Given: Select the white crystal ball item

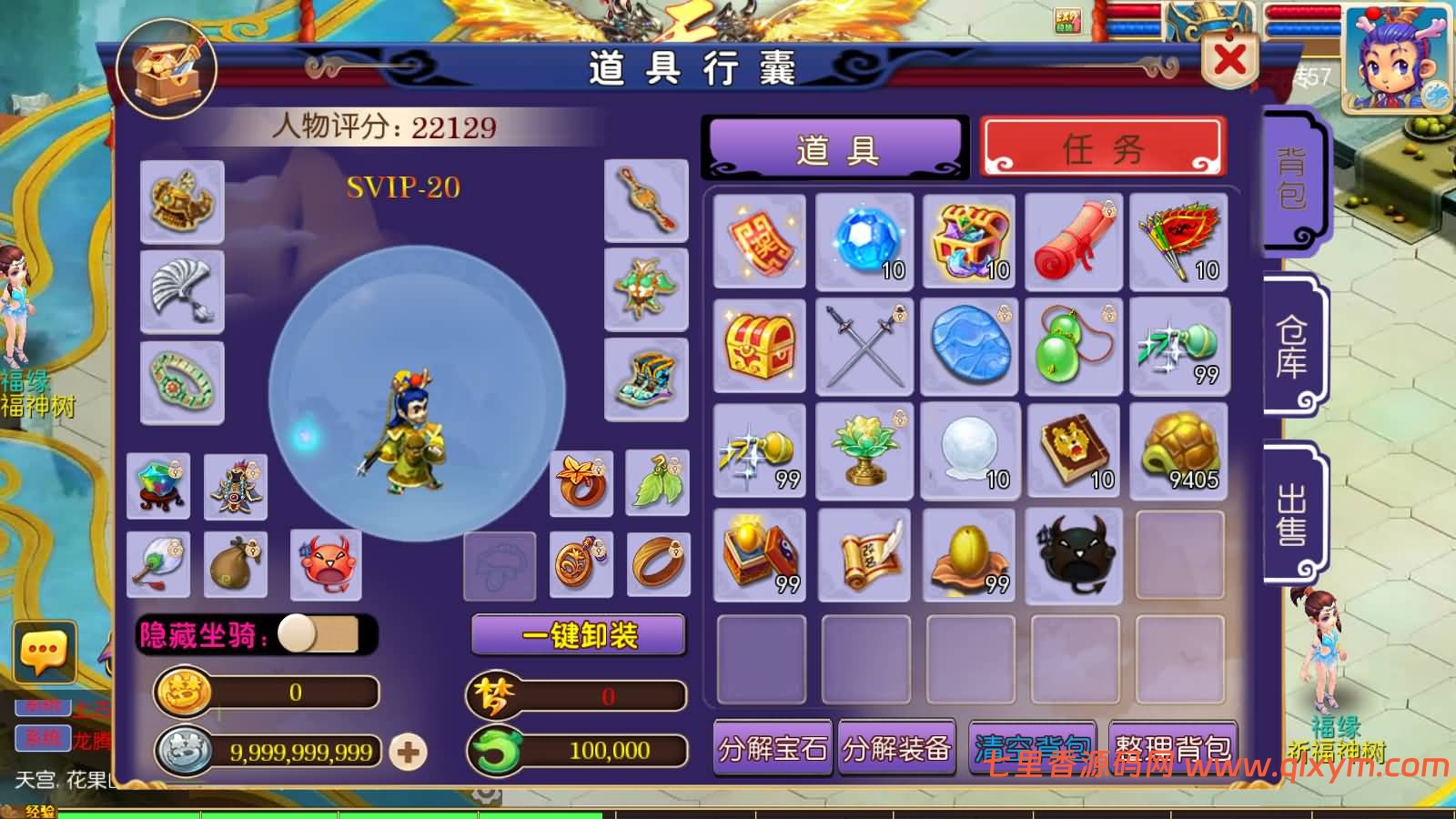Looking at the screenshot, I should (969, 450).
